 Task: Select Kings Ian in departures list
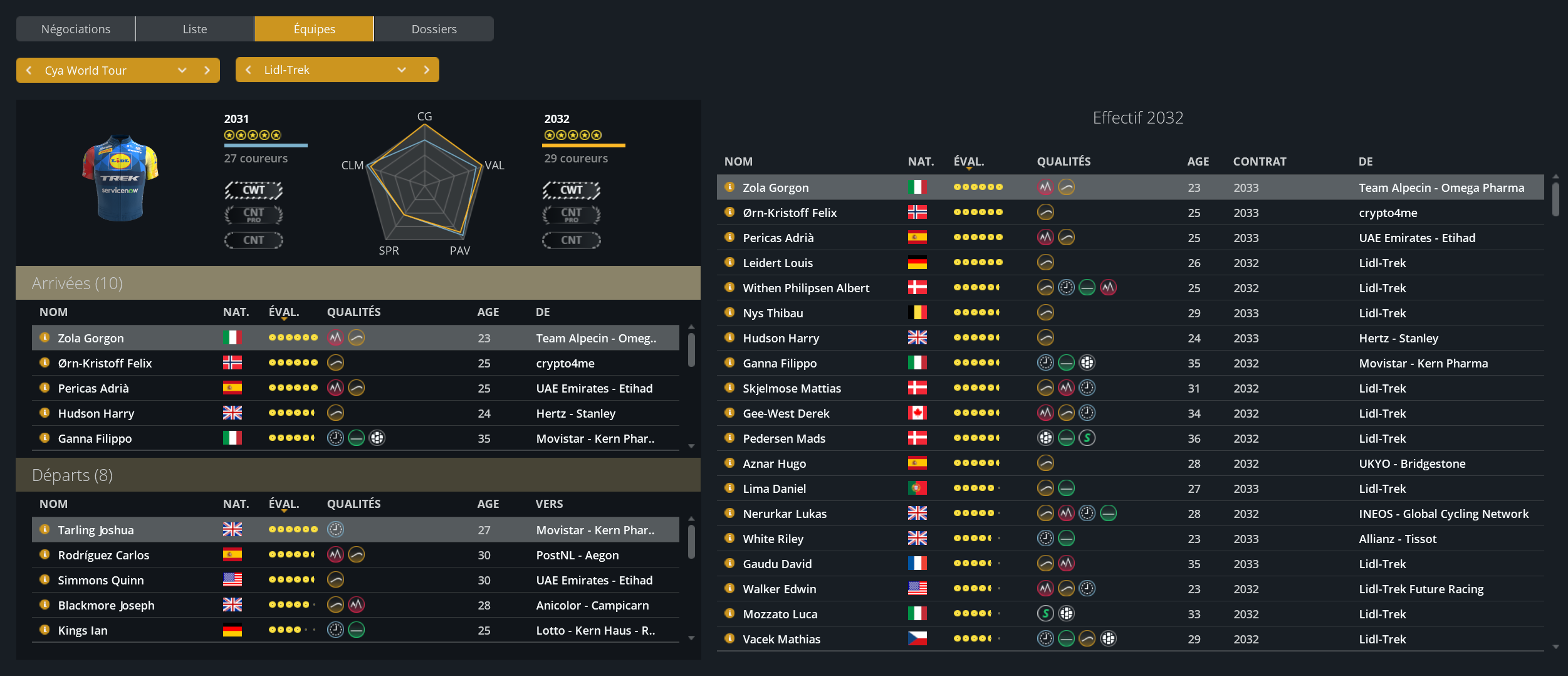pos(83,630)
